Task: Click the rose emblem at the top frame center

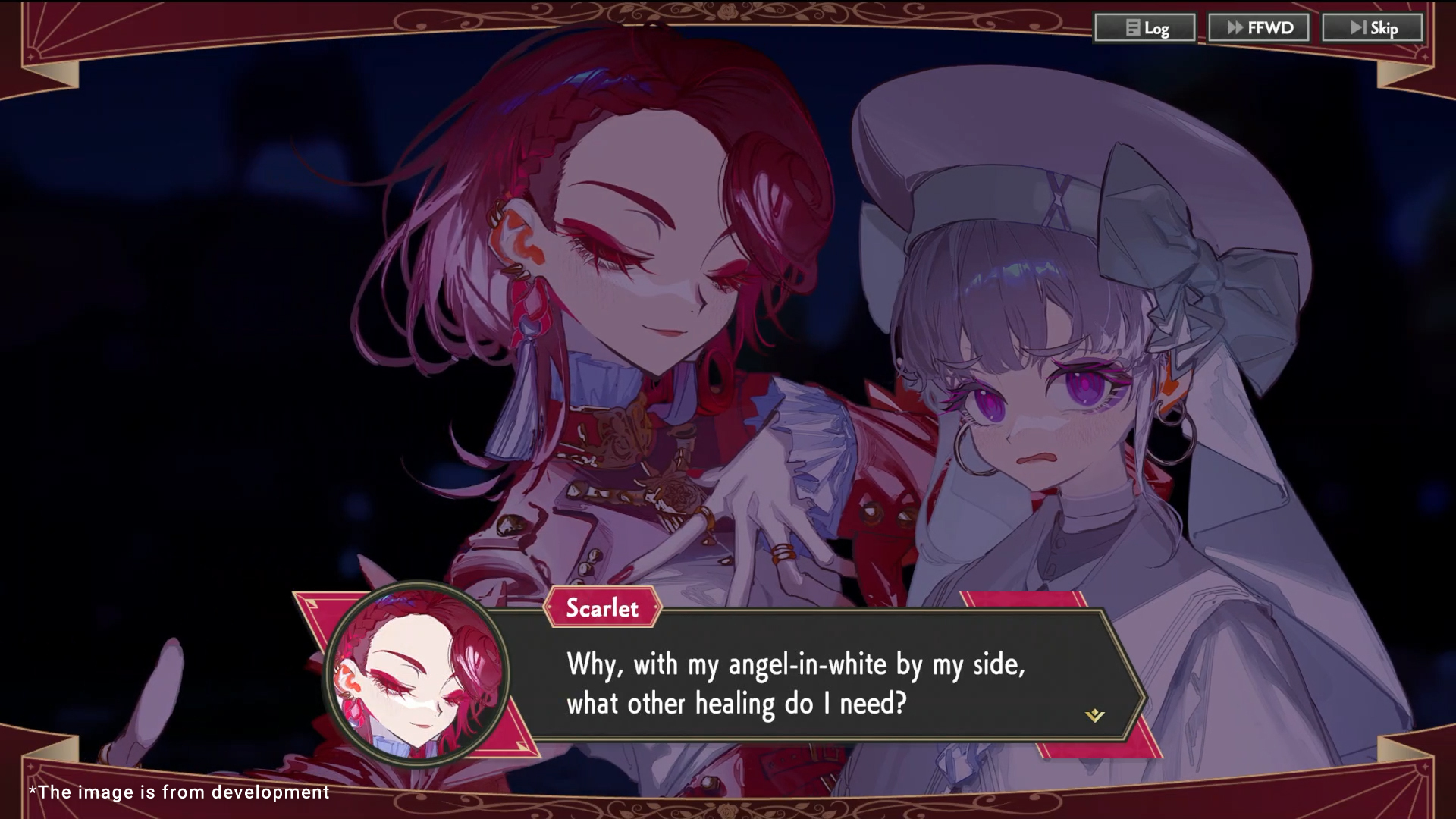Action: click(726, 12)
